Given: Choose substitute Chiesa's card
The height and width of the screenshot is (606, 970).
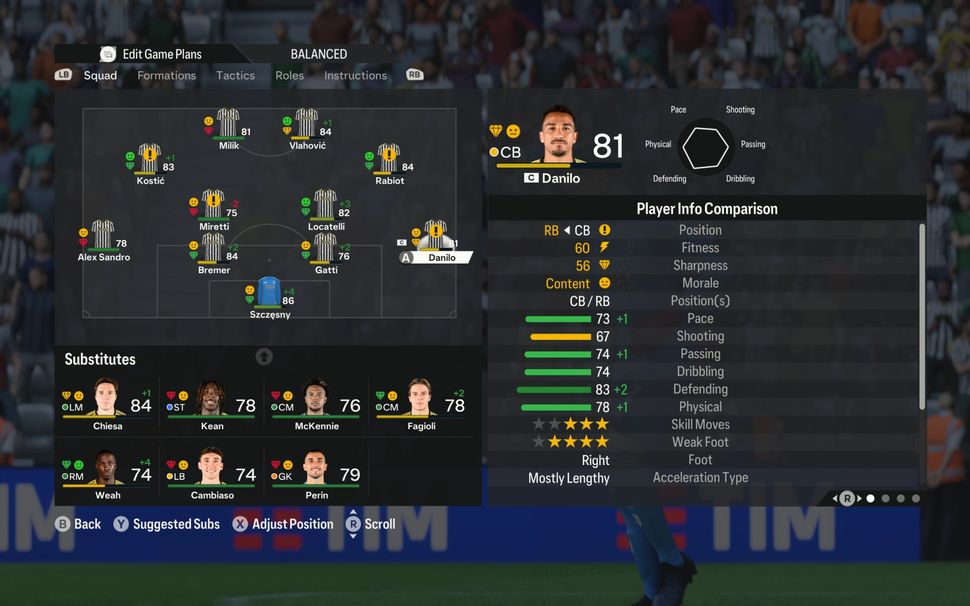Looking at the screenshot, I should 107,404.
